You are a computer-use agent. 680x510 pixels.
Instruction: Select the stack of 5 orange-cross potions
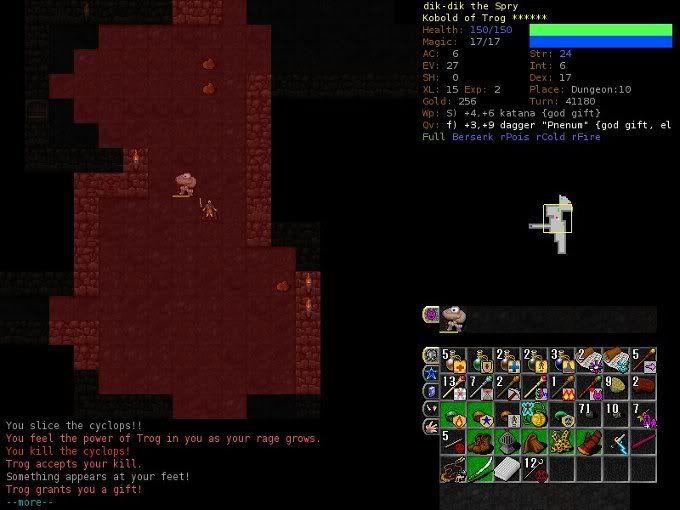pos(453,361)
